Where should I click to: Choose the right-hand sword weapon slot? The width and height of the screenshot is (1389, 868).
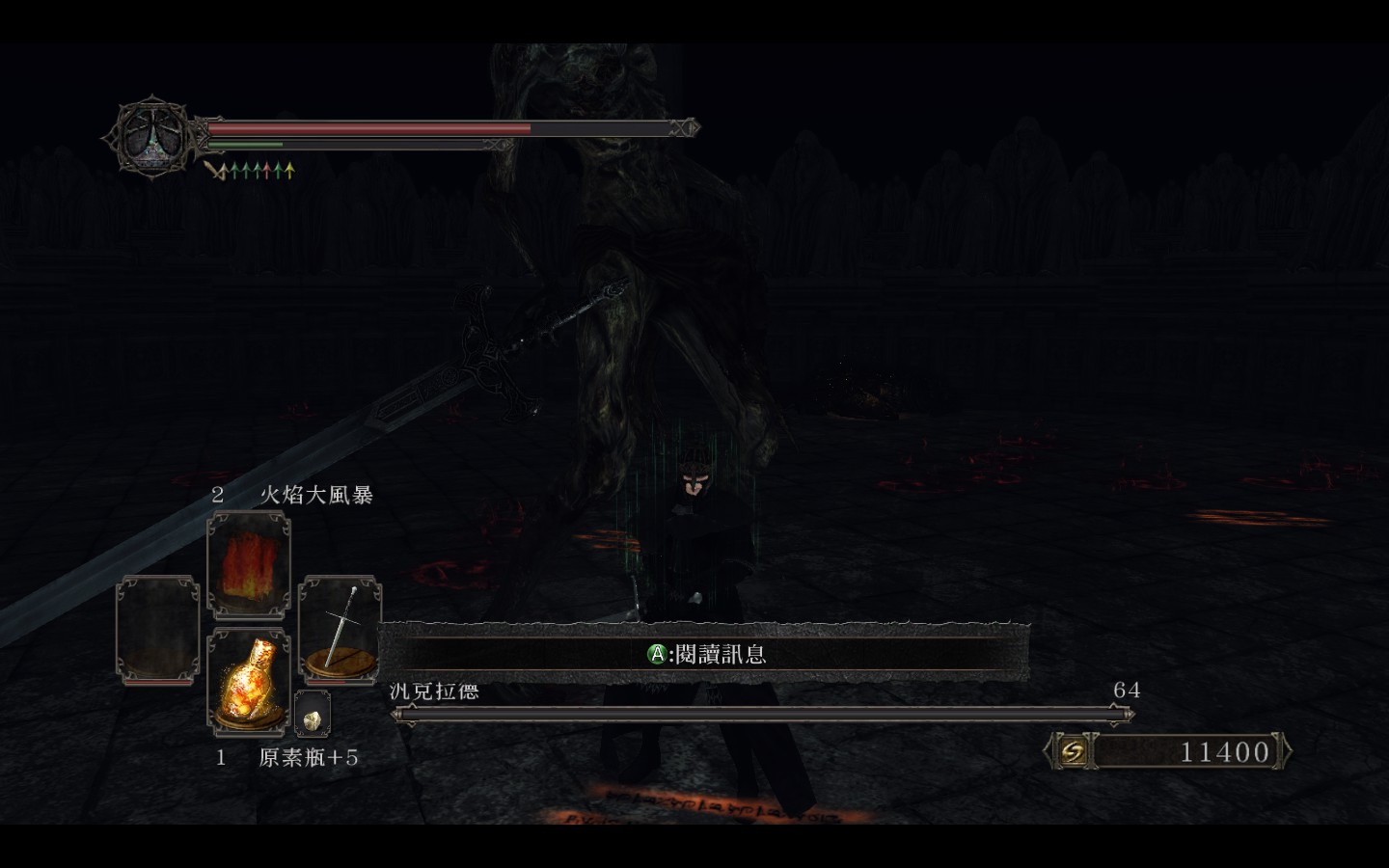[x=340, y=629]
